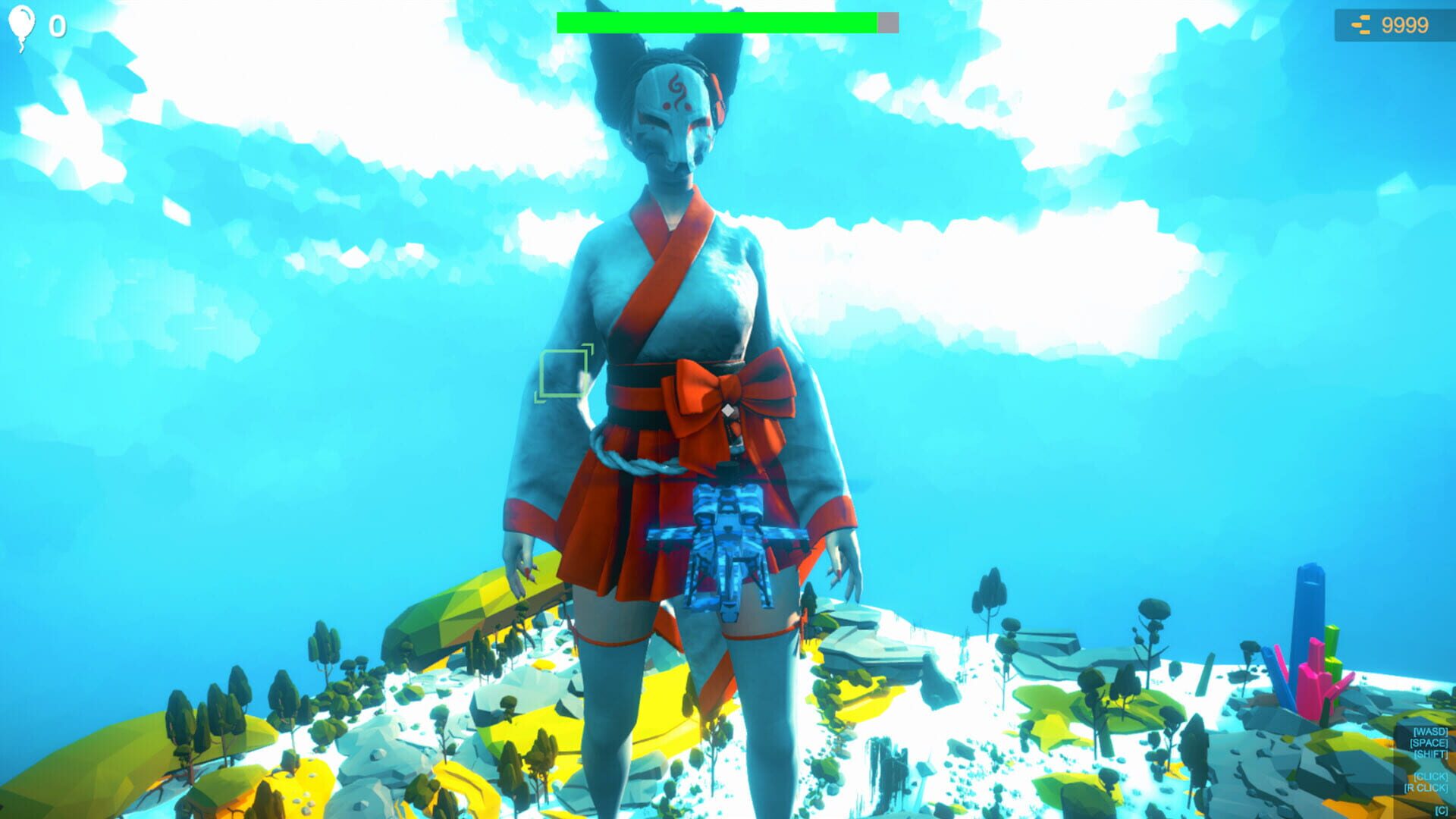Toggle the [SHIFT] keybind label

[1431, 755]
